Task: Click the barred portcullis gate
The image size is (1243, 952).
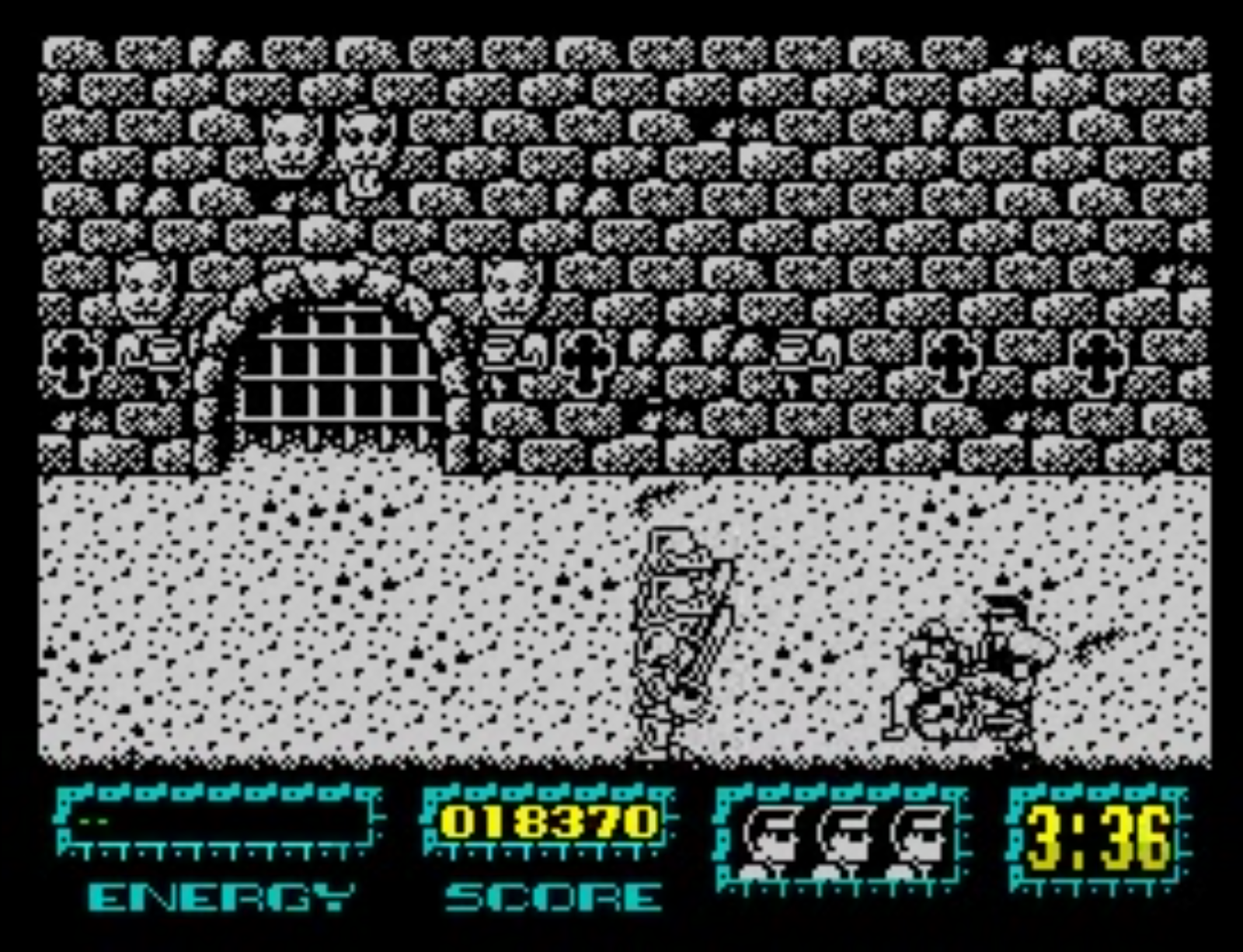Action: coord(338,369)
